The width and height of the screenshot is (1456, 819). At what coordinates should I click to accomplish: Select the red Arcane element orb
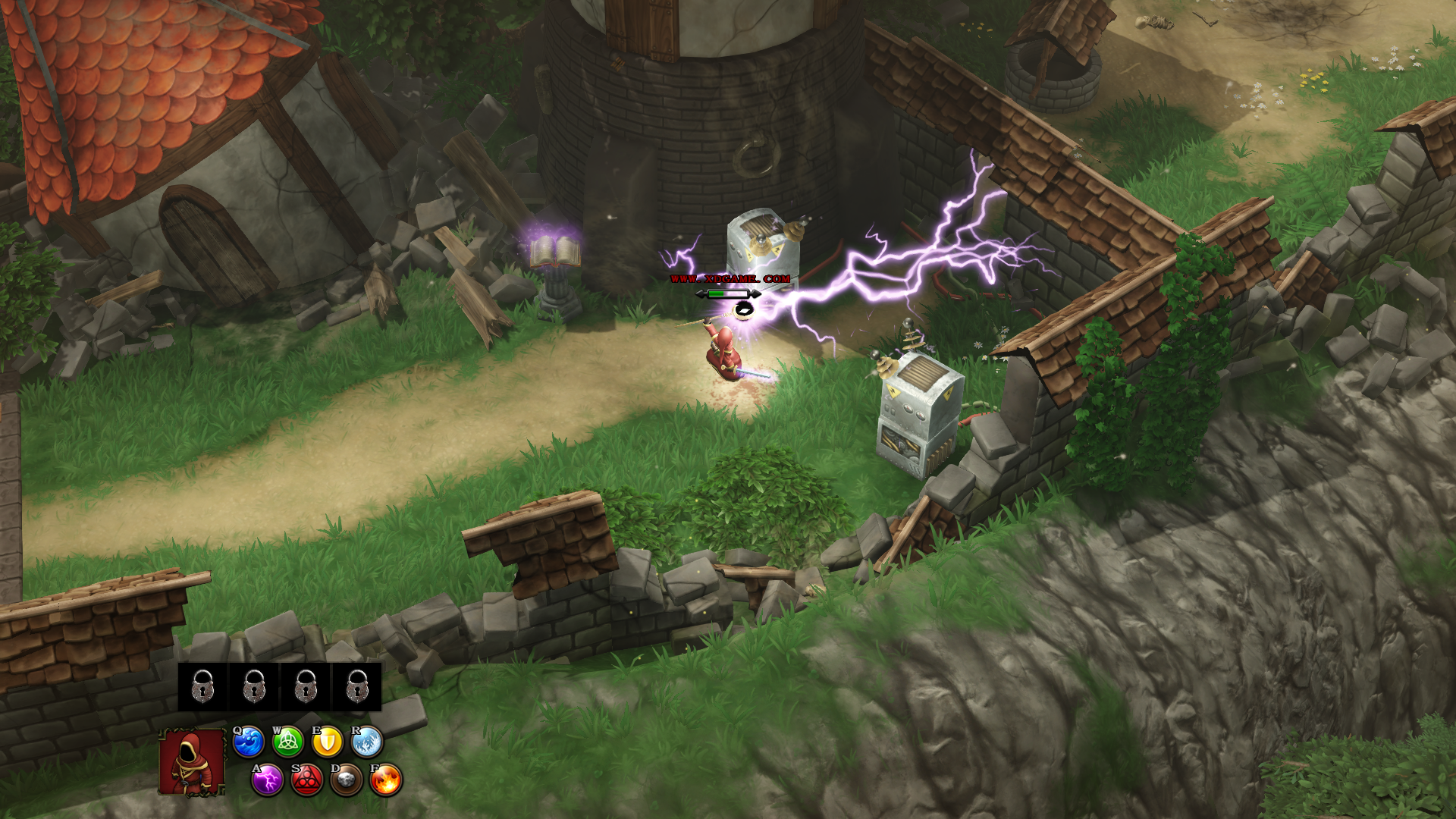307,780
